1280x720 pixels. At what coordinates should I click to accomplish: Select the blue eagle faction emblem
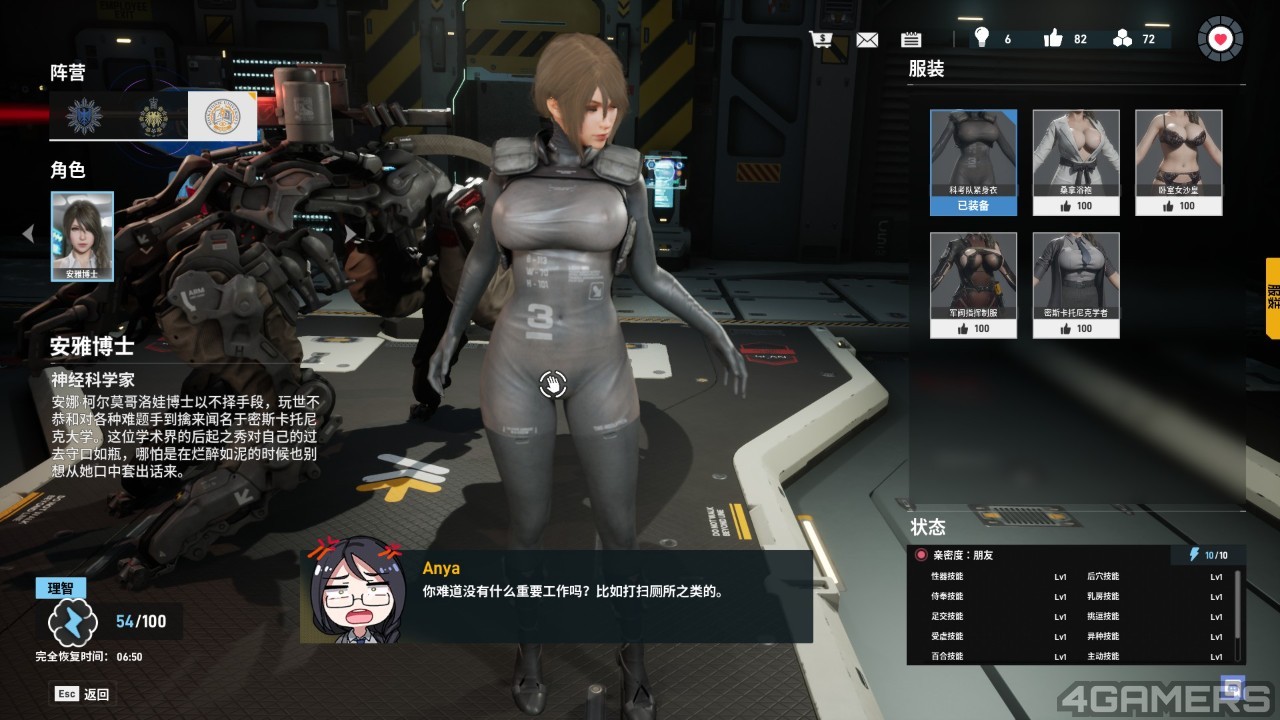(84, 117)
